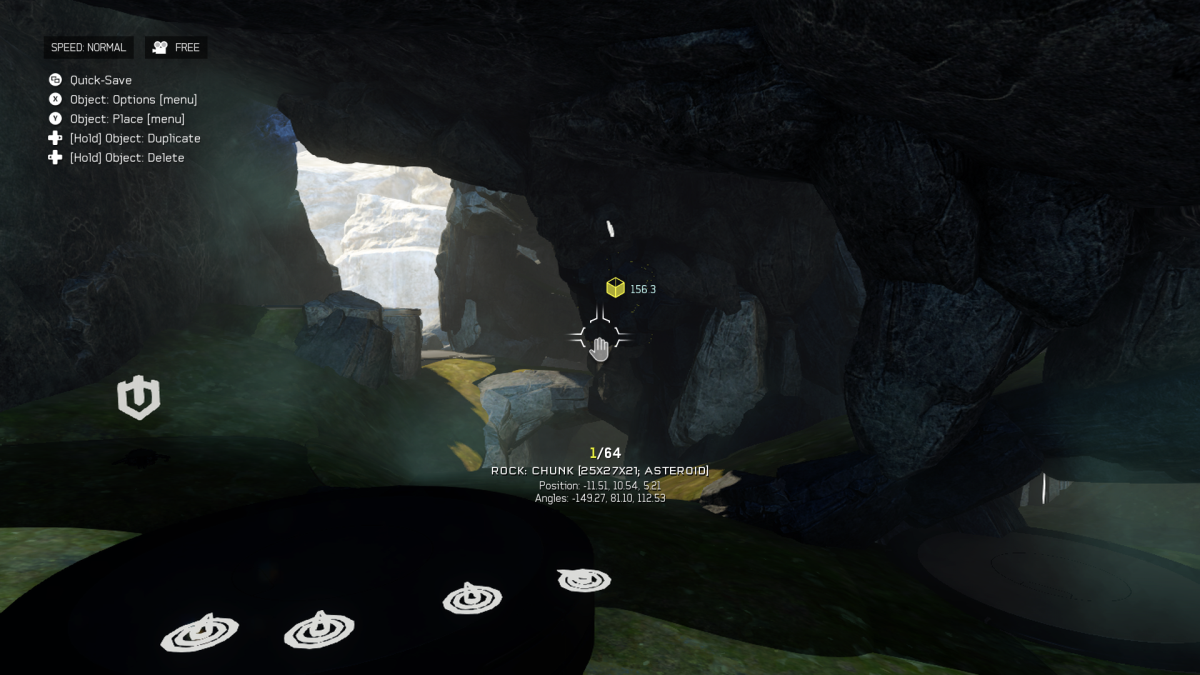Switch the Free camera mode indicator
Image resolution: width=1200 pixels, height=675 pixels.
point(176,48)
